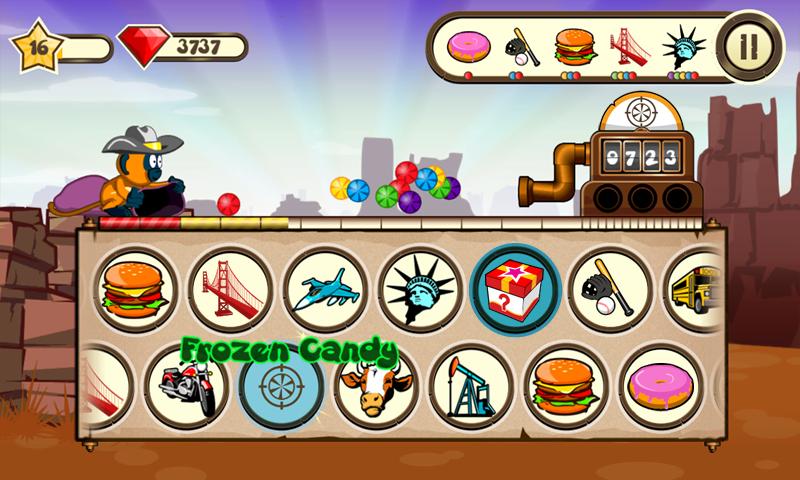Pick the Statue of Liberty tile on the board
This screenshot has width=800, height=480.
click(420, 290)
